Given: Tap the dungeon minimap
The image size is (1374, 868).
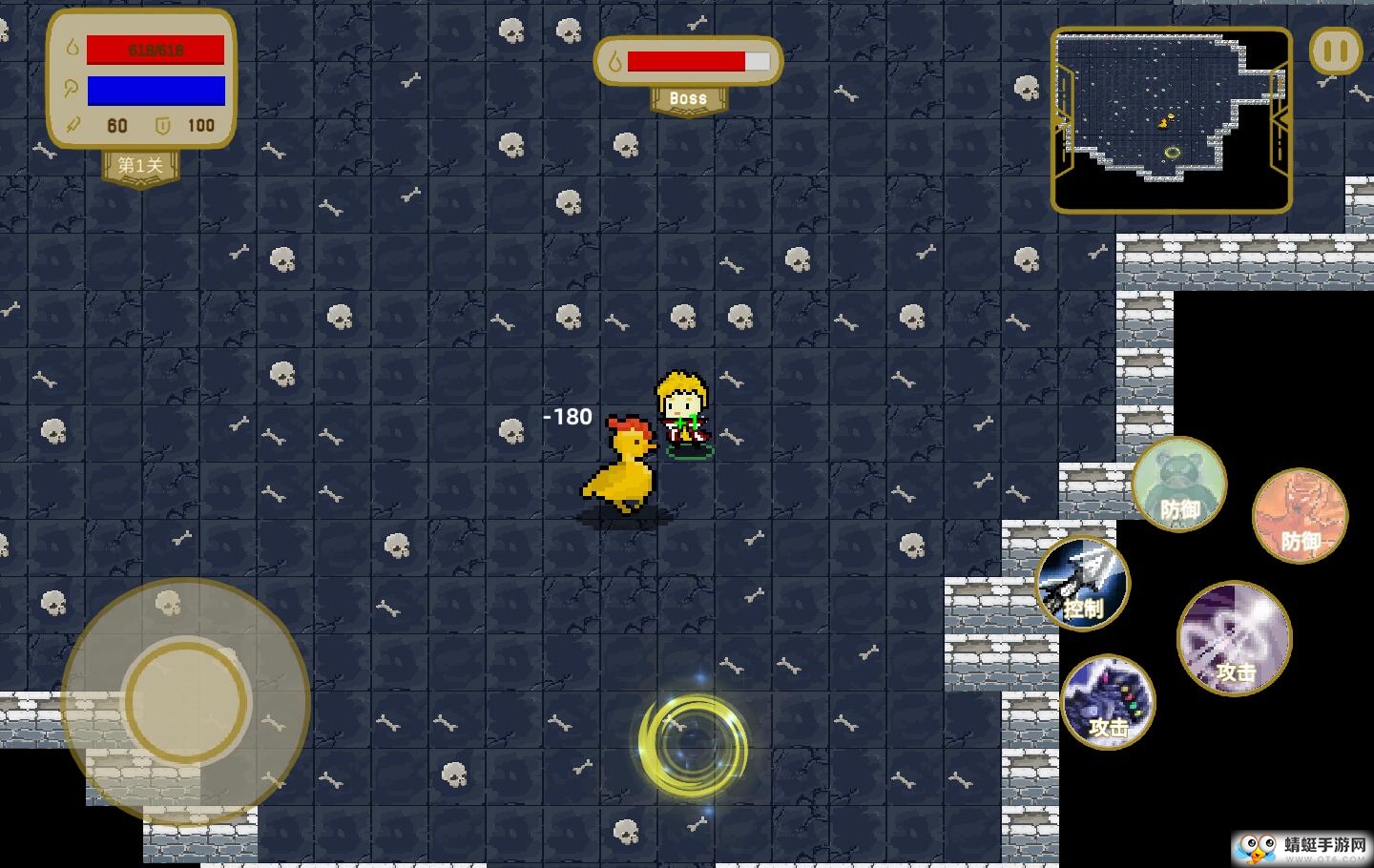Looking at the screenshot, I should (x=1171, y=119).
